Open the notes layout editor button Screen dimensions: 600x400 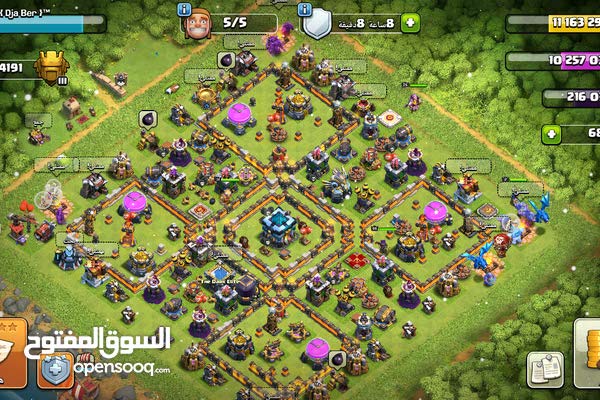(x=546, y=368)
